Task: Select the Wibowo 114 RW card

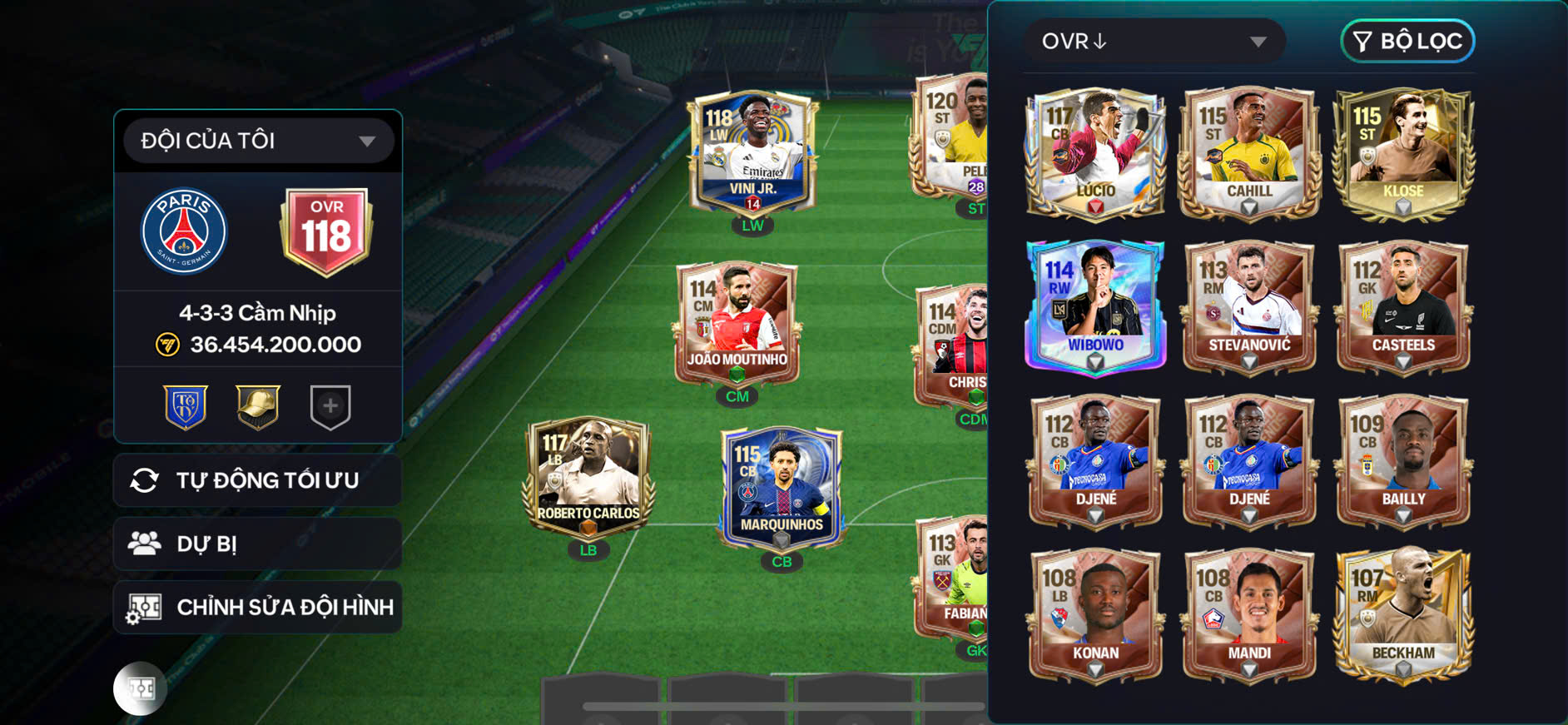Action: point(1095,306)
